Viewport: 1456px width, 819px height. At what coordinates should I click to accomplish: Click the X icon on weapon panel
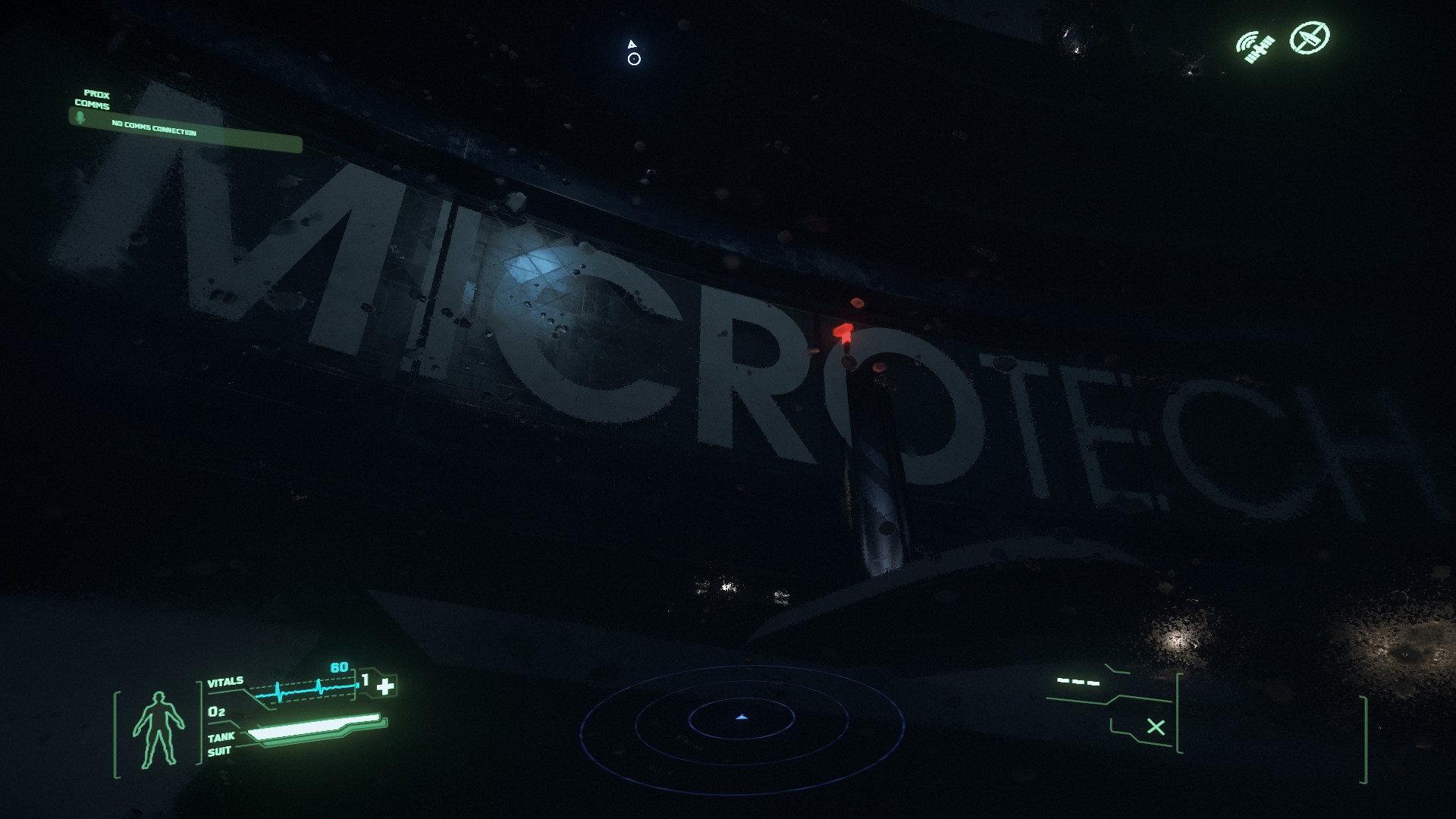click(x=1156, y=727)
